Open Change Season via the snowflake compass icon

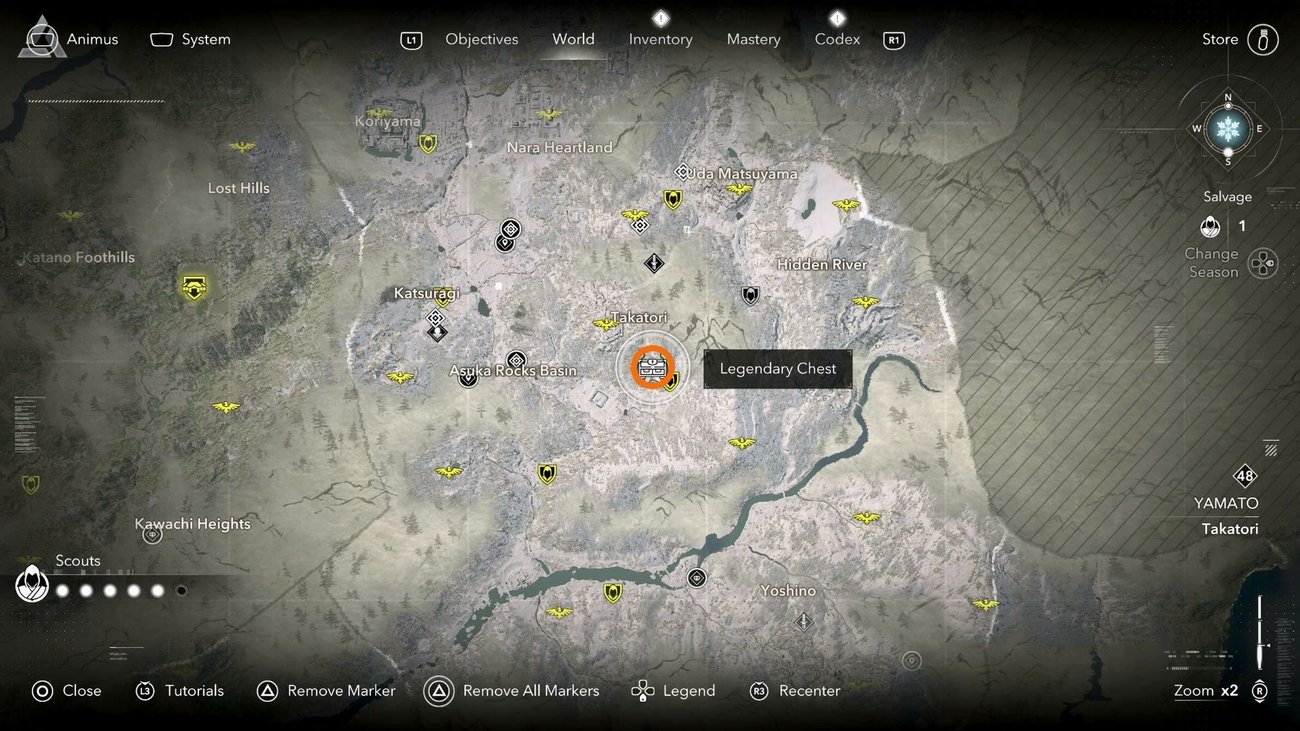coord(1227,129)
